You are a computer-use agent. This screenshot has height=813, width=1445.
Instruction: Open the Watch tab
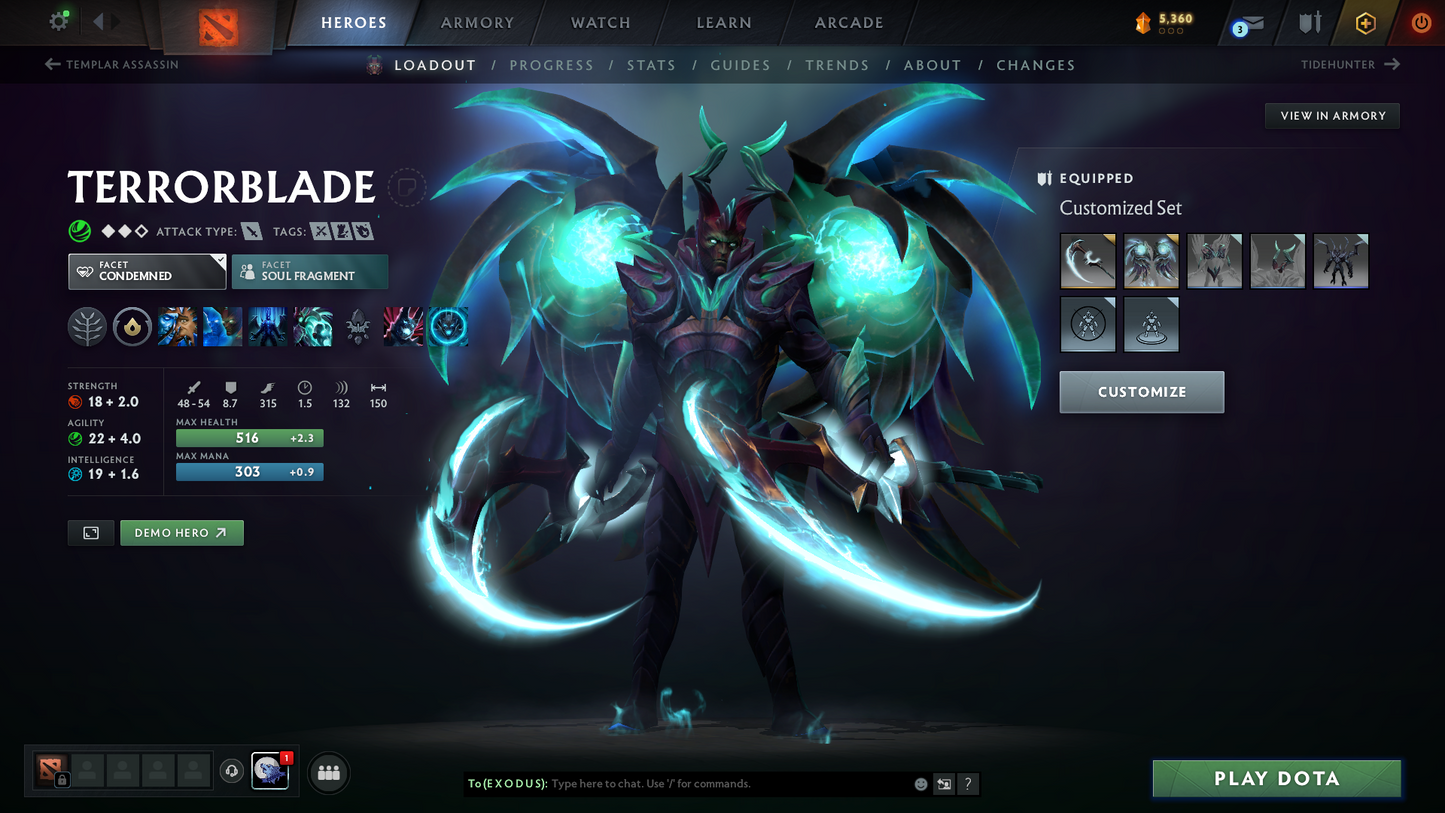pos(600,23)
